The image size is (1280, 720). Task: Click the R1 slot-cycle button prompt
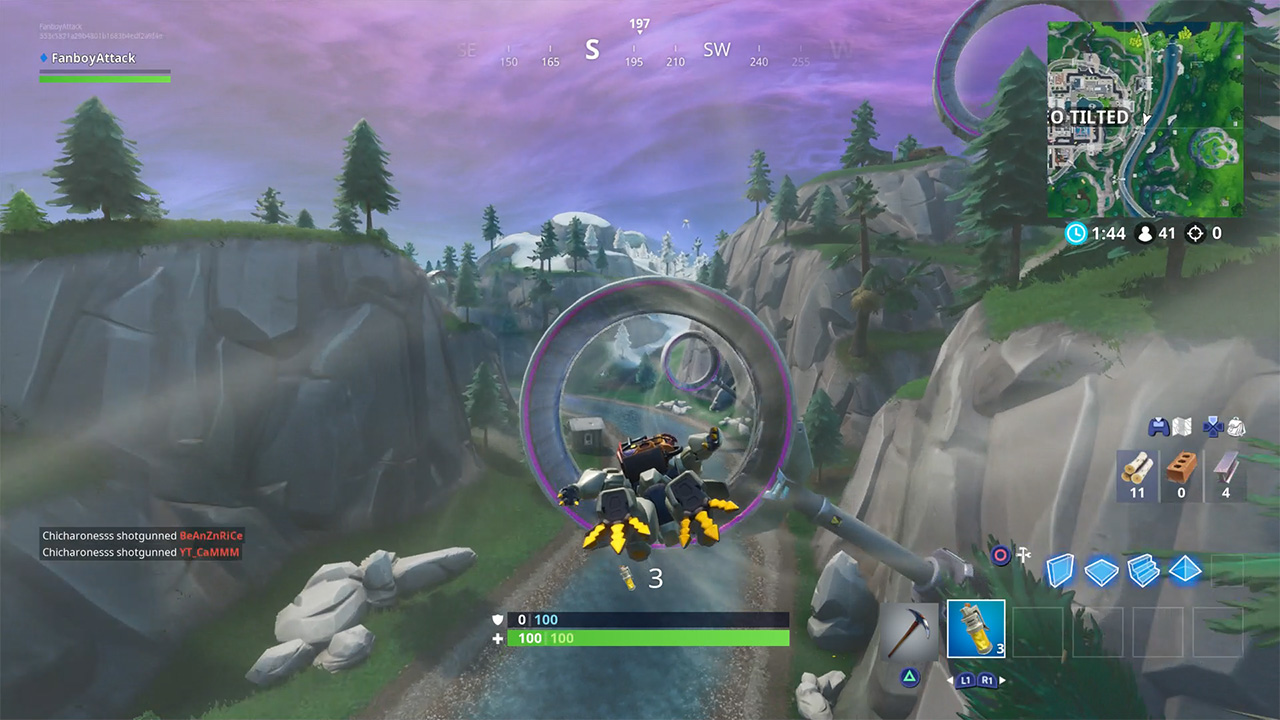point(988,680)
